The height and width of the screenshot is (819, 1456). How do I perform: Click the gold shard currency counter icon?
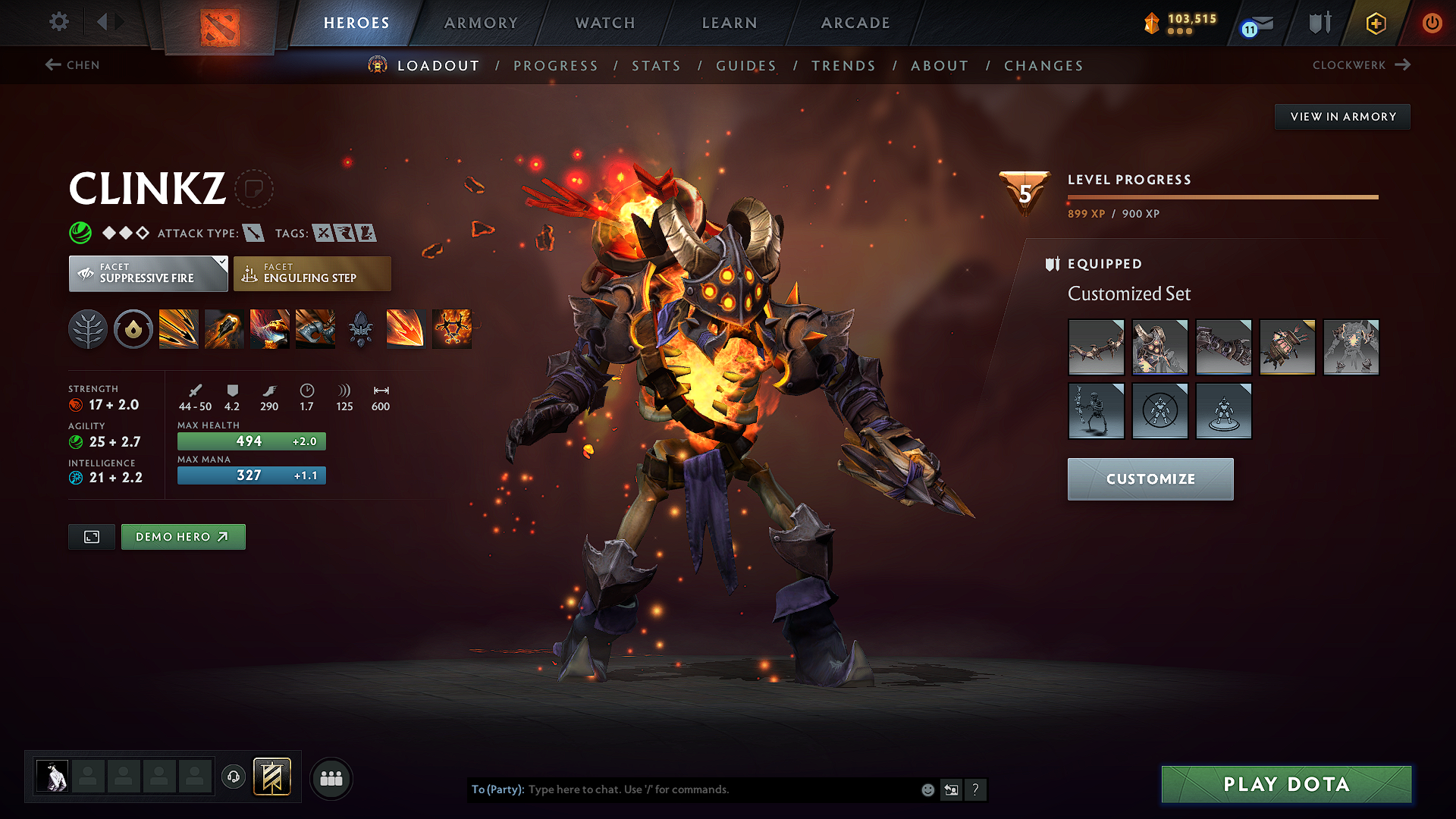pyautogui.click(x=1152, y=23)
